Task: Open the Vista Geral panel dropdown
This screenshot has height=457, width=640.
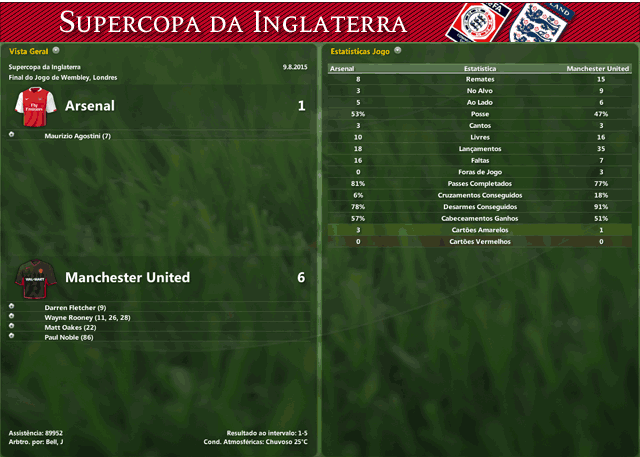Action: coord(56,49)
